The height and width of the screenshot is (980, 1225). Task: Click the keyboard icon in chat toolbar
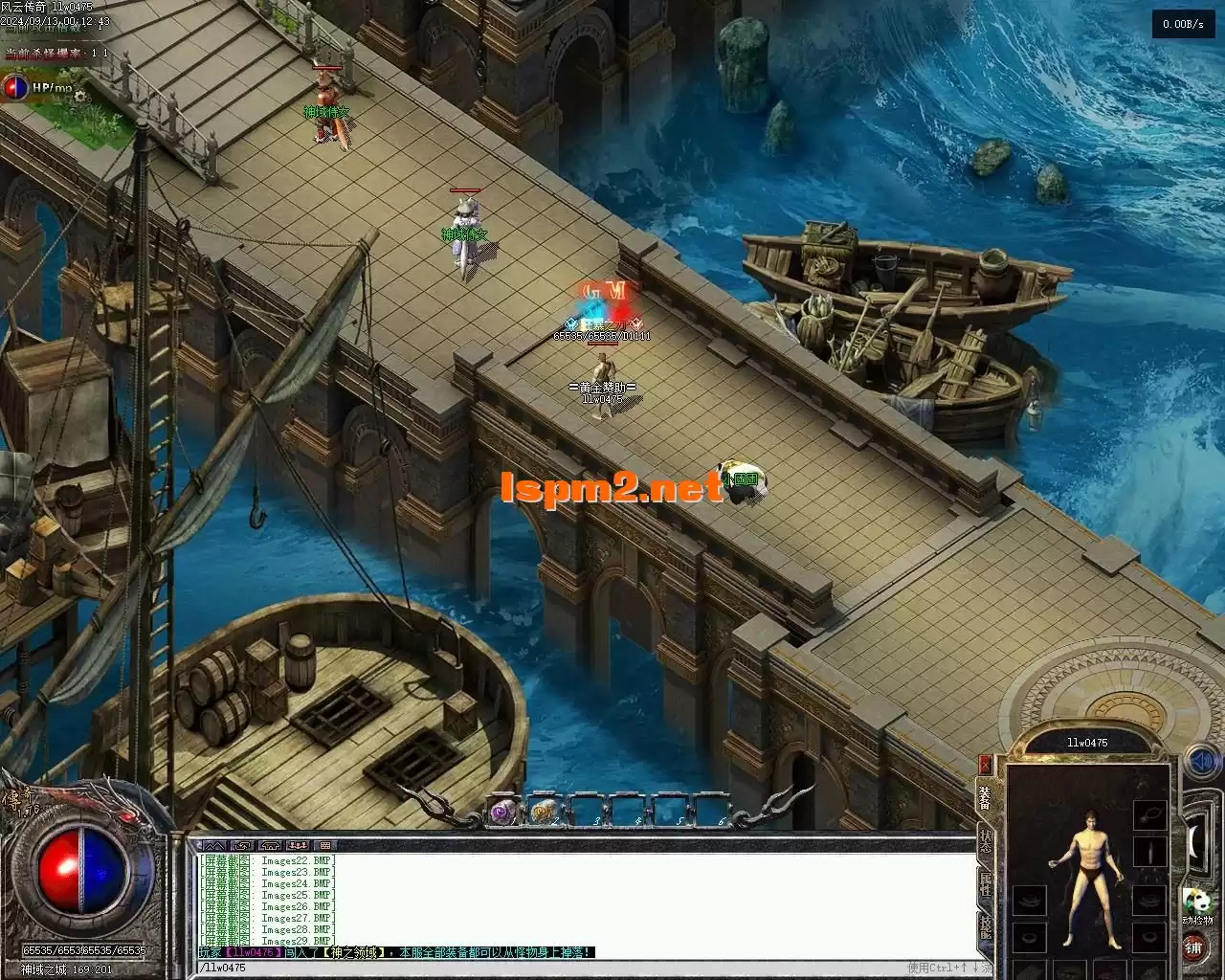click(x=325, y=846)
